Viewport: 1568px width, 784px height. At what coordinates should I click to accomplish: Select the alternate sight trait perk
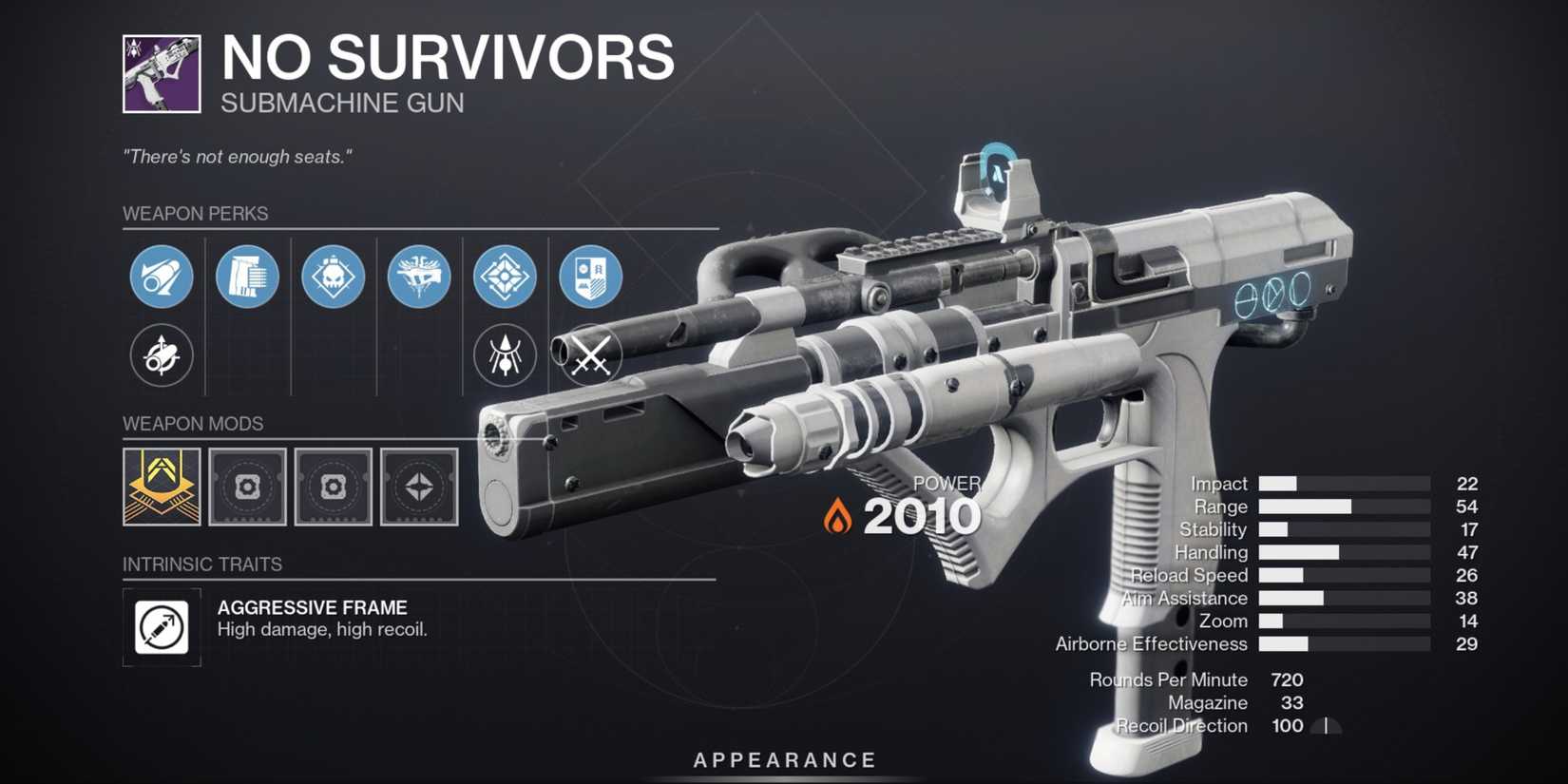pos(505,354)
